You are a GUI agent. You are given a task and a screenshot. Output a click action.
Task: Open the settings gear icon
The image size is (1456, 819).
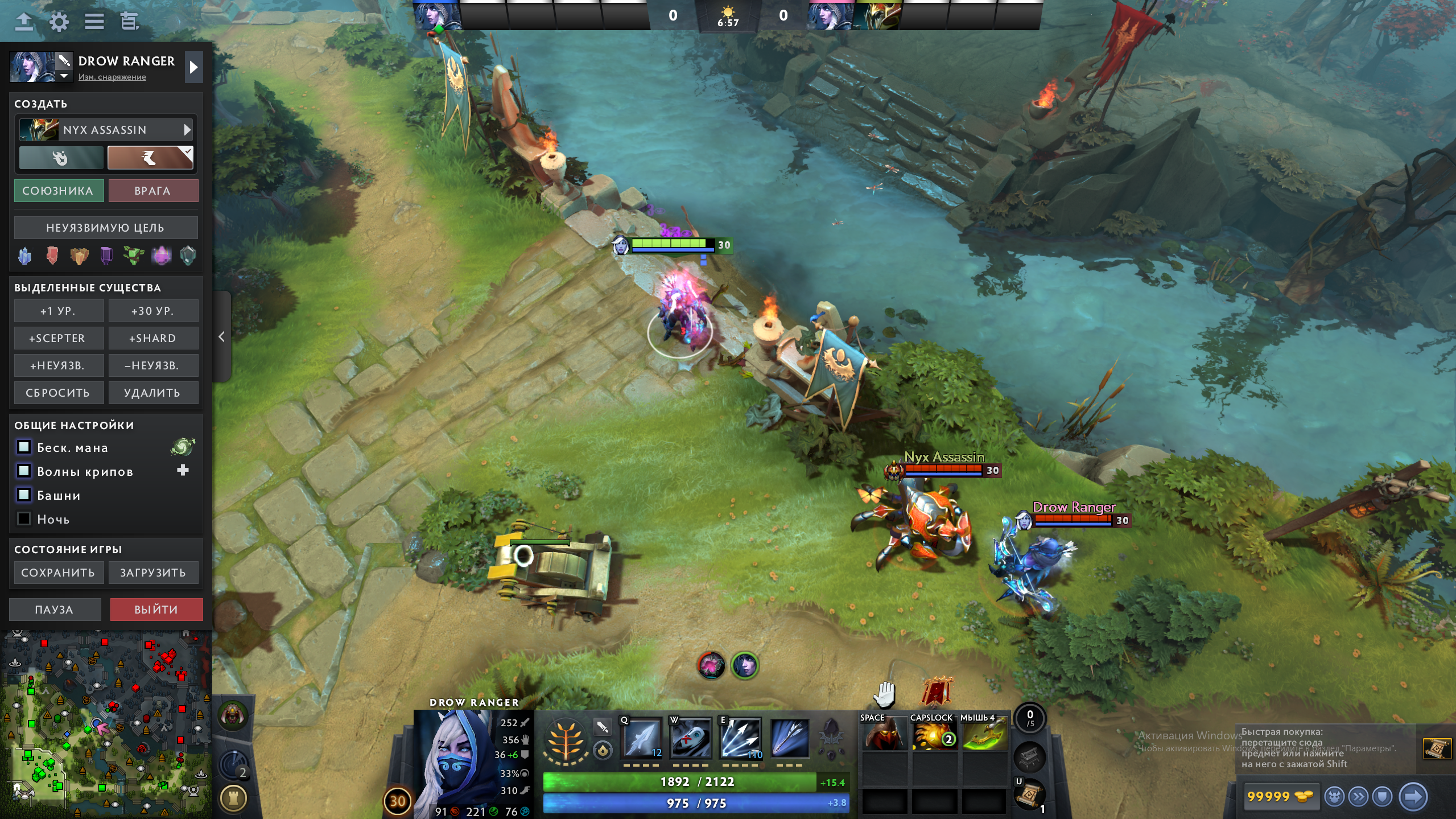click(x=59, y=22)
